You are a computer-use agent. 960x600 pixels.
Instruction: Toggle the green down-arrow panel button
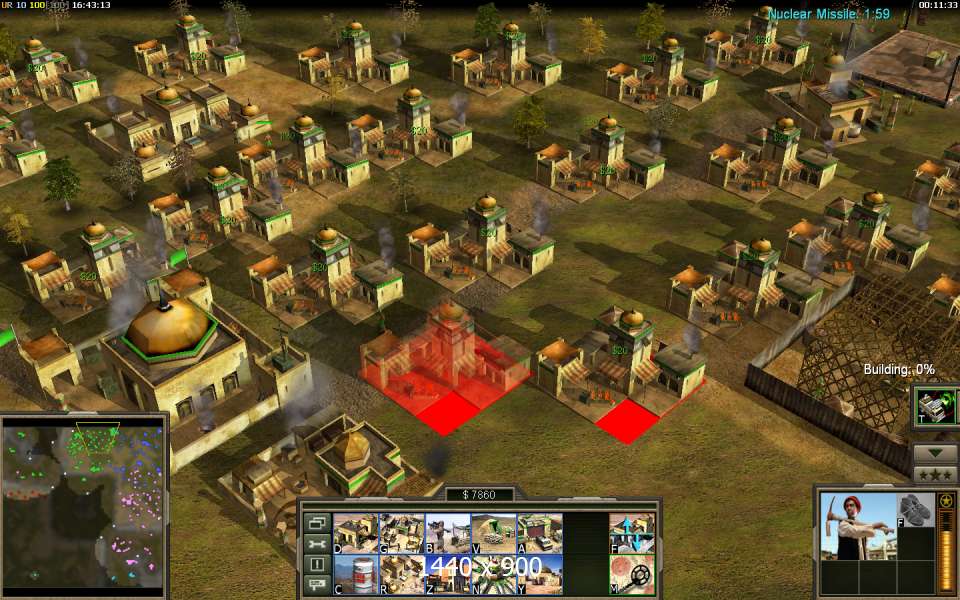[x=936, y=453]
